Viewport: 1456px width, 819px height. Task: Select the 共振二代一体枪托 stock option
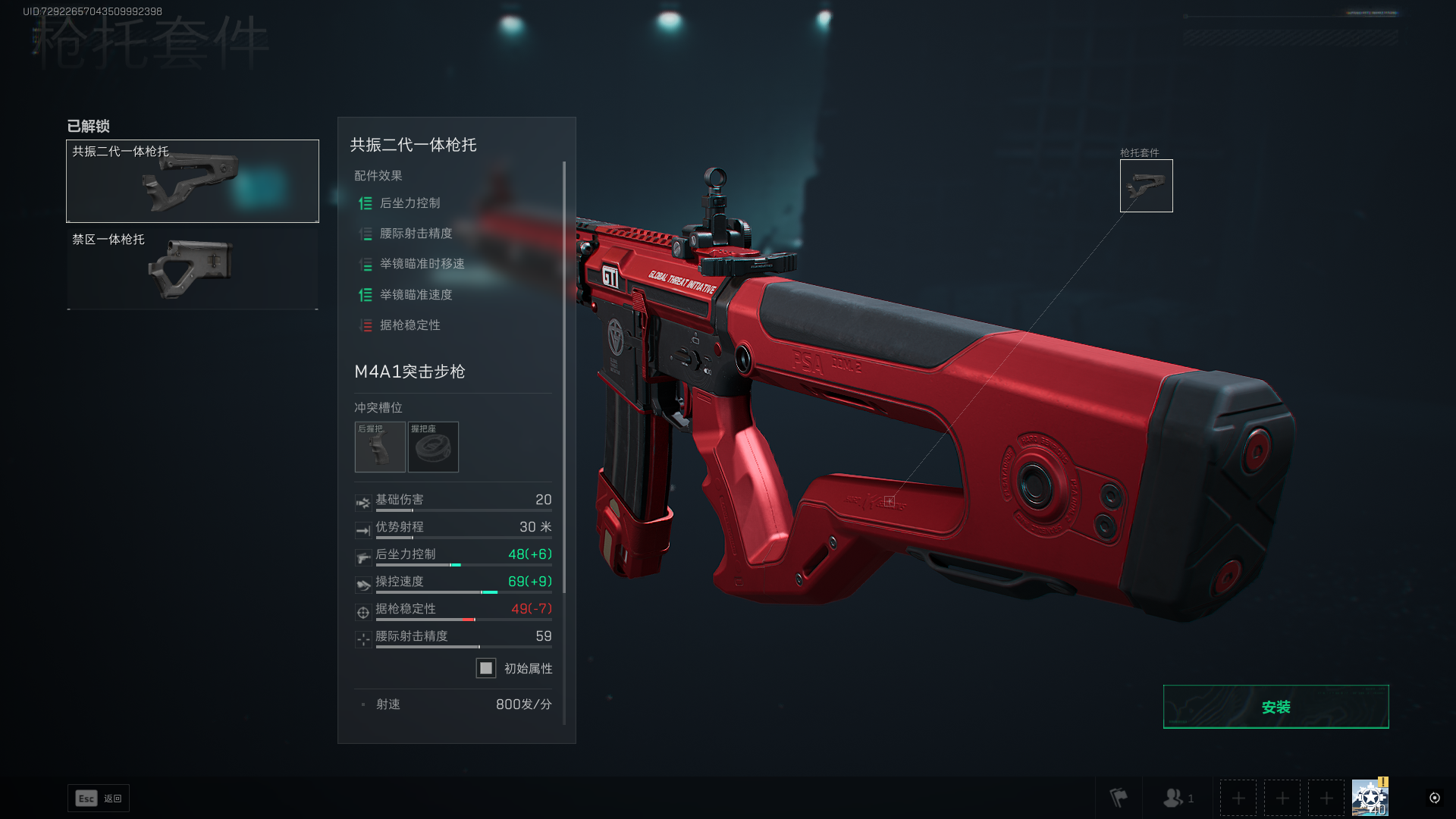coord(193,181)
